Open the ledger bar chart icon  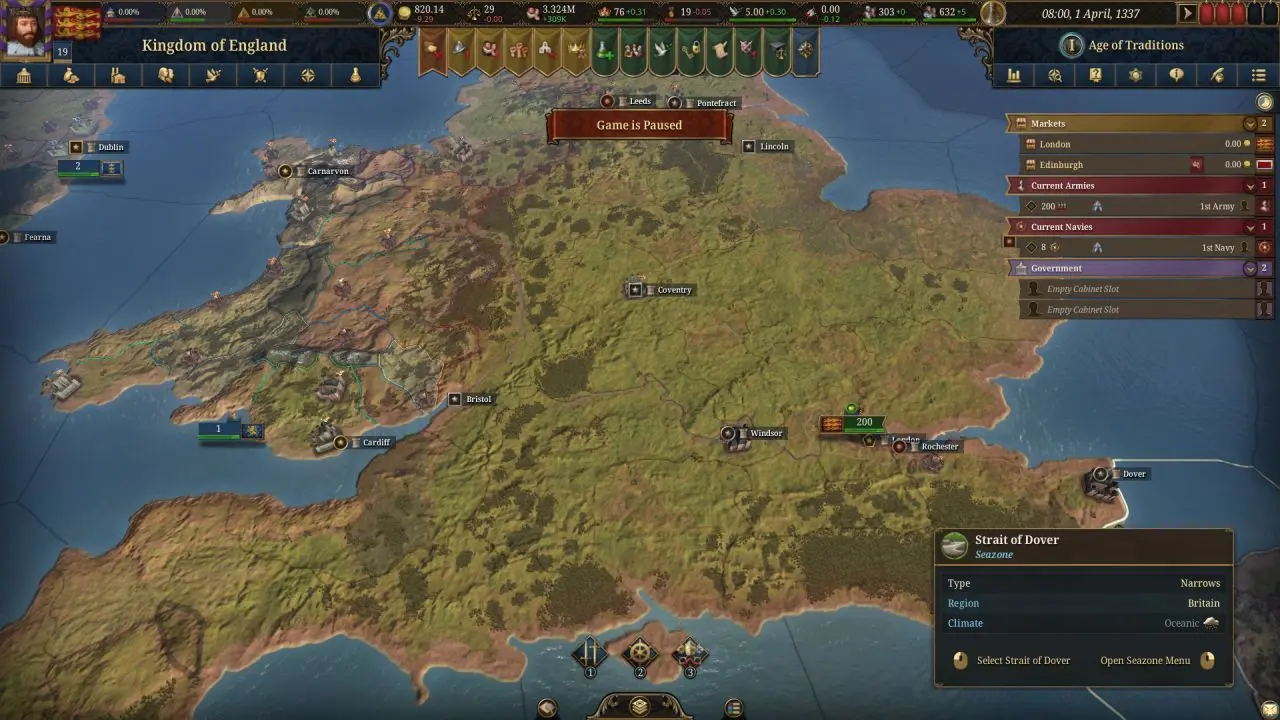(x=1014, y=76)
